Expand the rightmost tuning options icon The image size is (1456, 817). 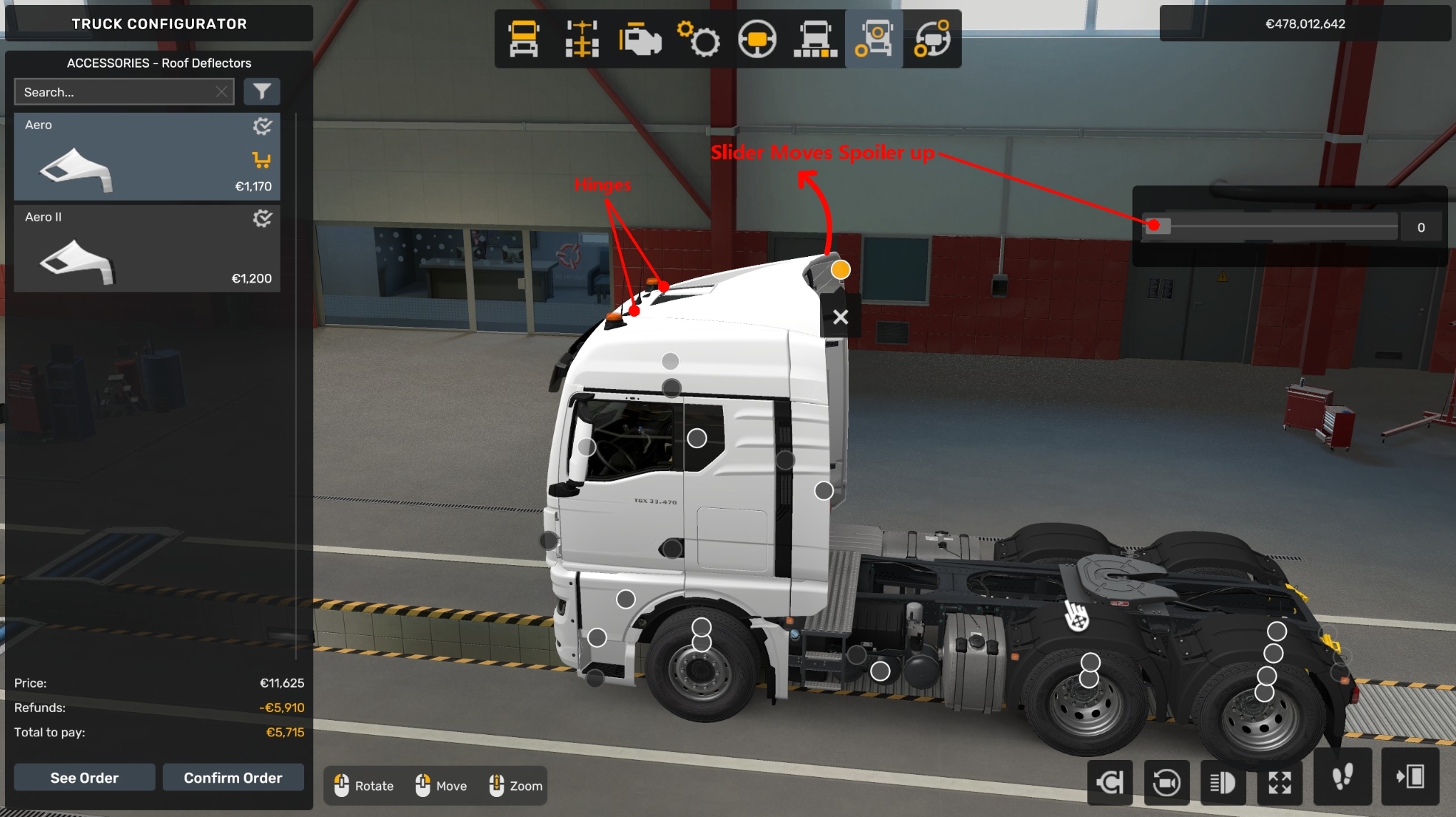pyautogui.click(x=931, y=39)
